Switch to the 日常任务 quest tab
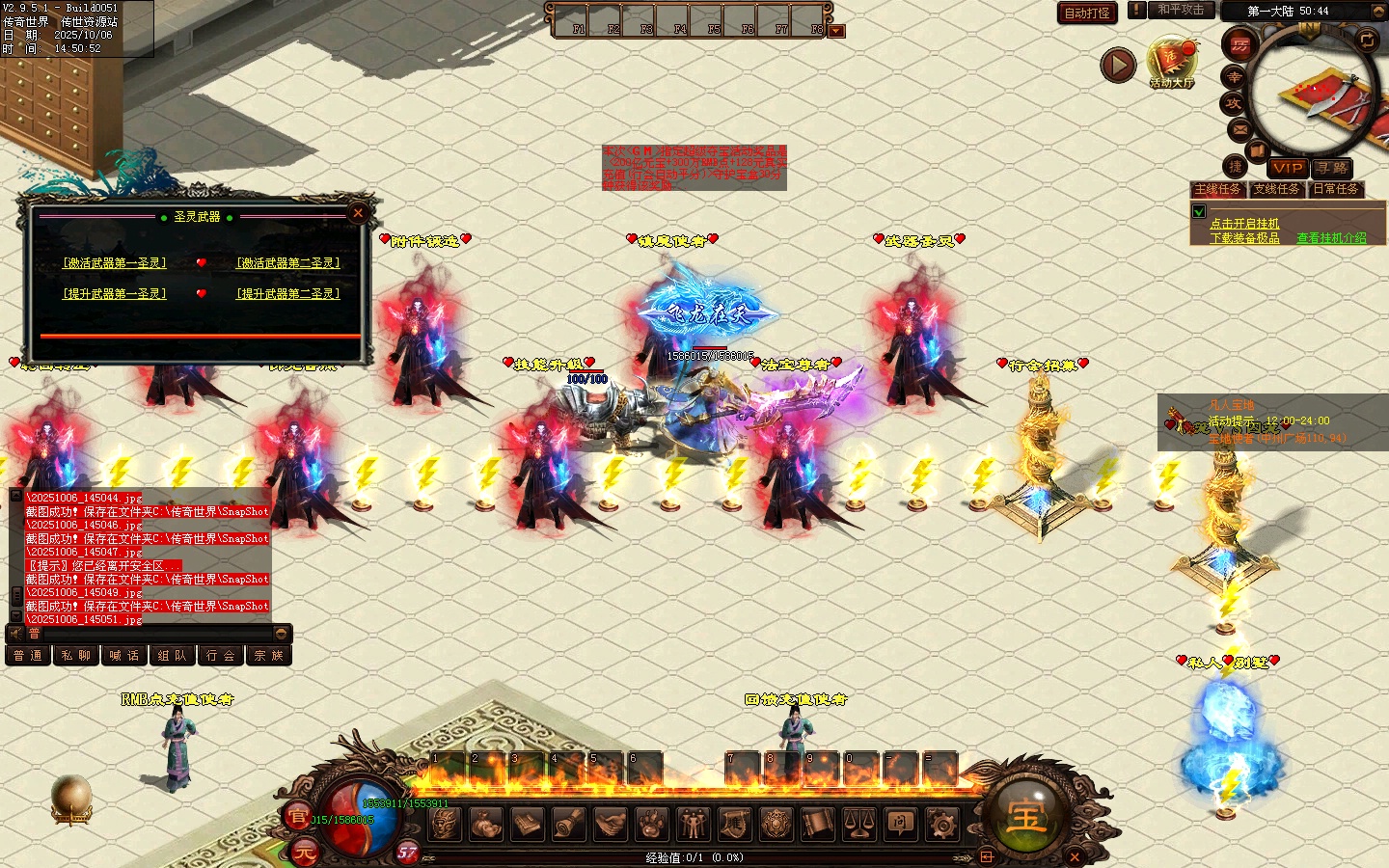Screen dimensions: 1389x868 (x=1335, y=189)
